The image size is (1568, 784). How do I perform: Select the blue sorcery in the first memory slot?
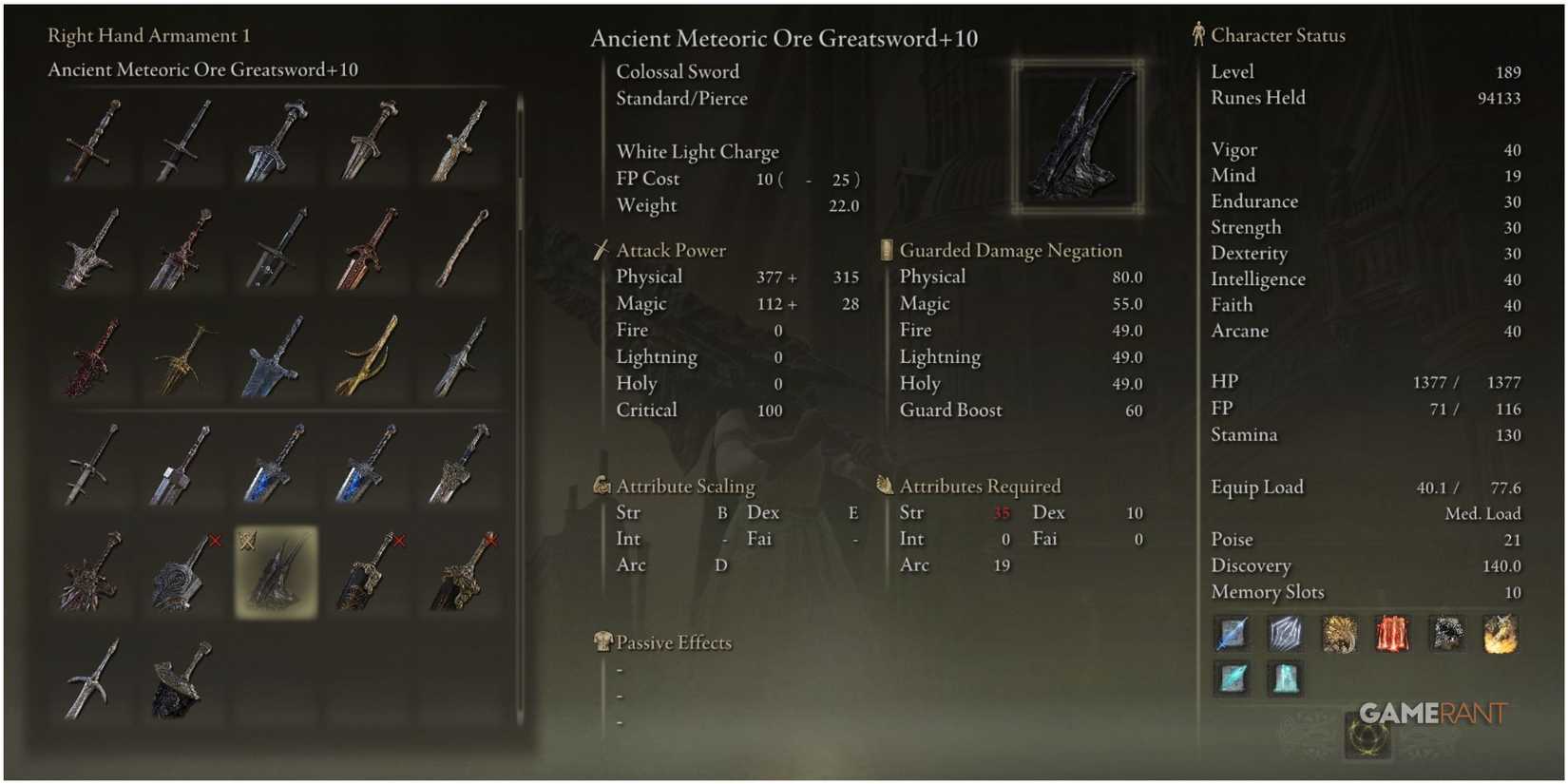(1231, 634)
